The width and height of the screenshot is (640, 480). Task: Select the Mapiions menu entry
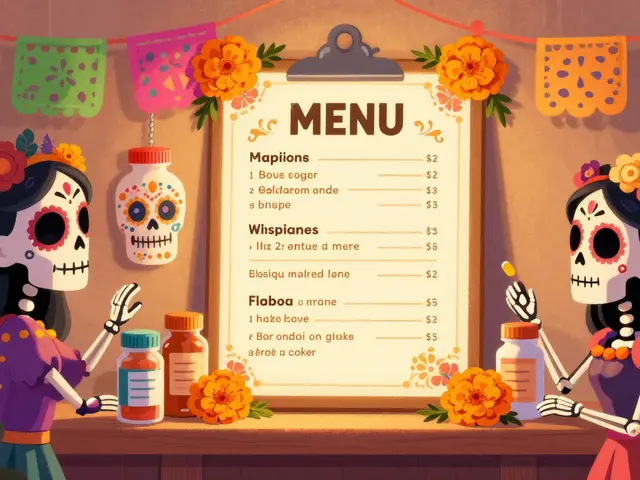tap(278, 158)
